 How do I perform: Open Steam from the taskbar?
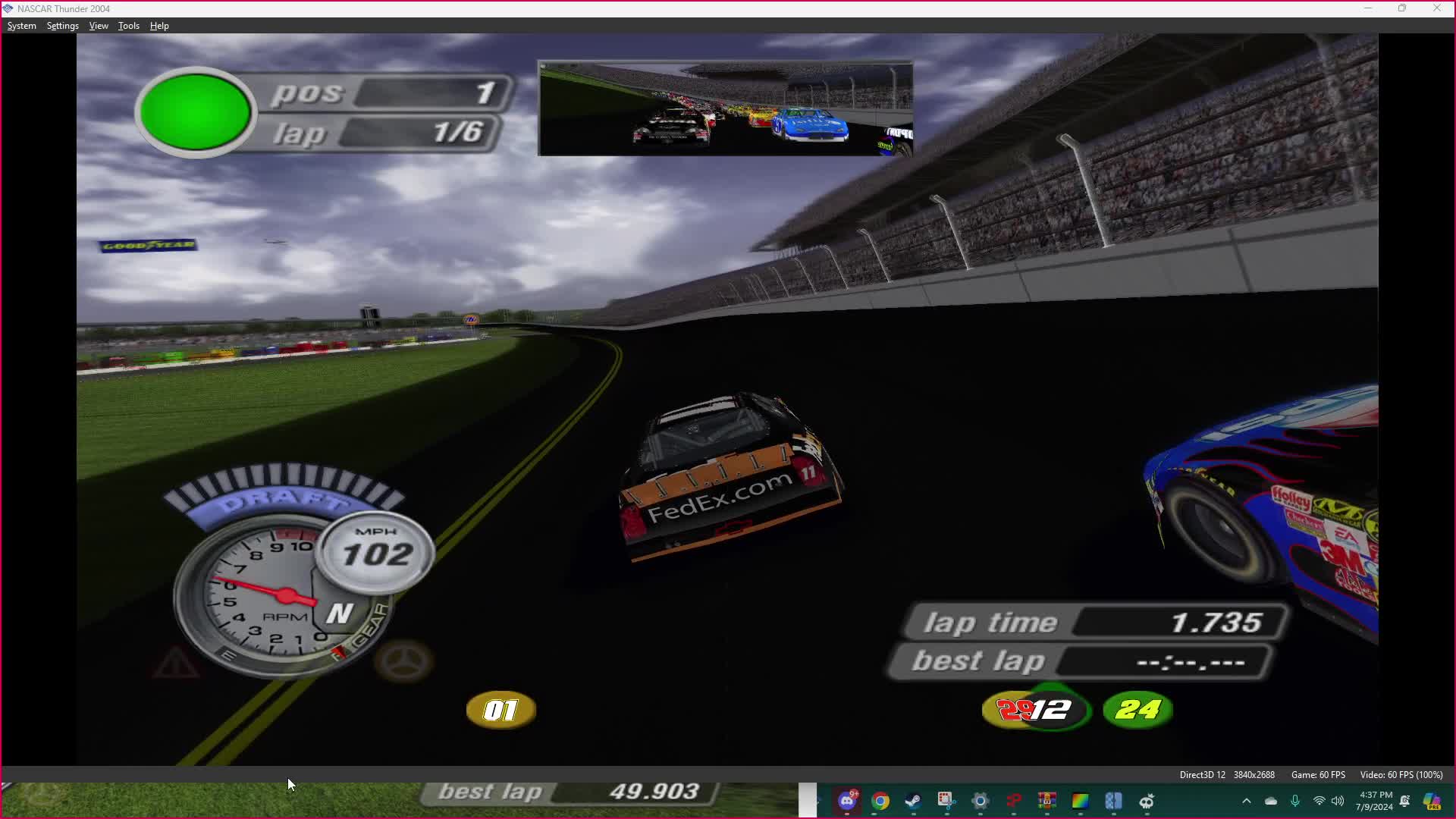point(912,800)
